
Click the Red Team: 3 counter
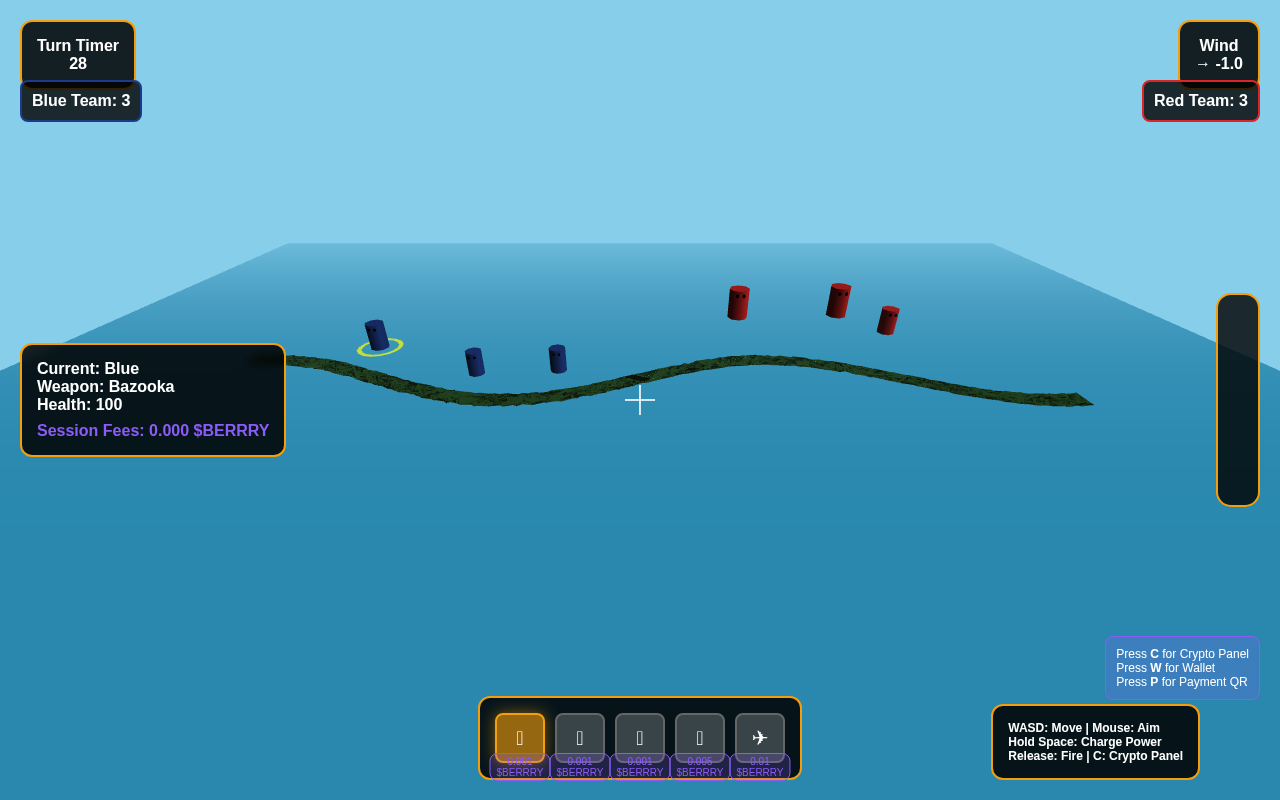pos(1201,100)
